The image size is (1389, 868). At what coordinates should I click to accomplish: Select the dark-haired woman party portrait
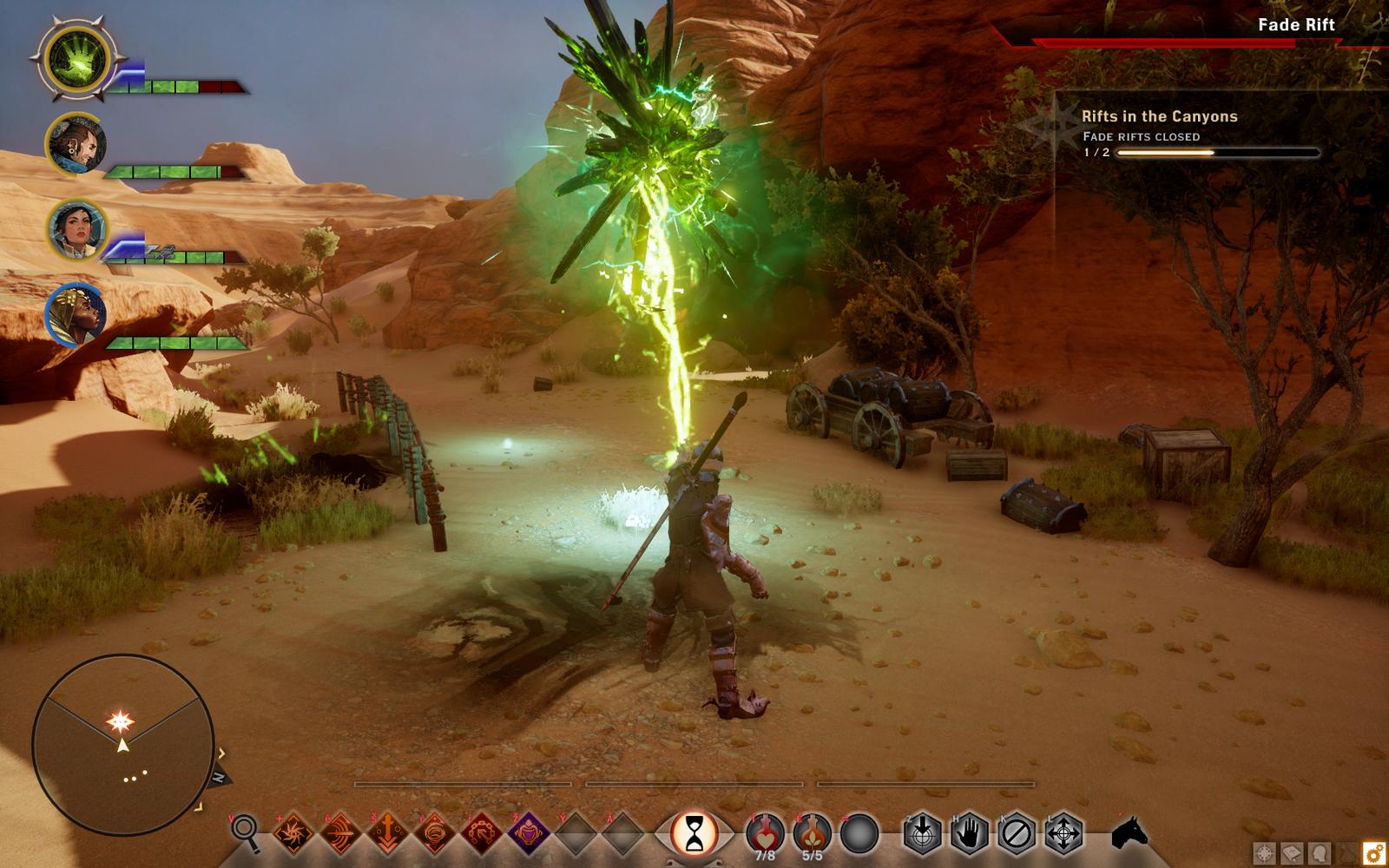[76, 229]
